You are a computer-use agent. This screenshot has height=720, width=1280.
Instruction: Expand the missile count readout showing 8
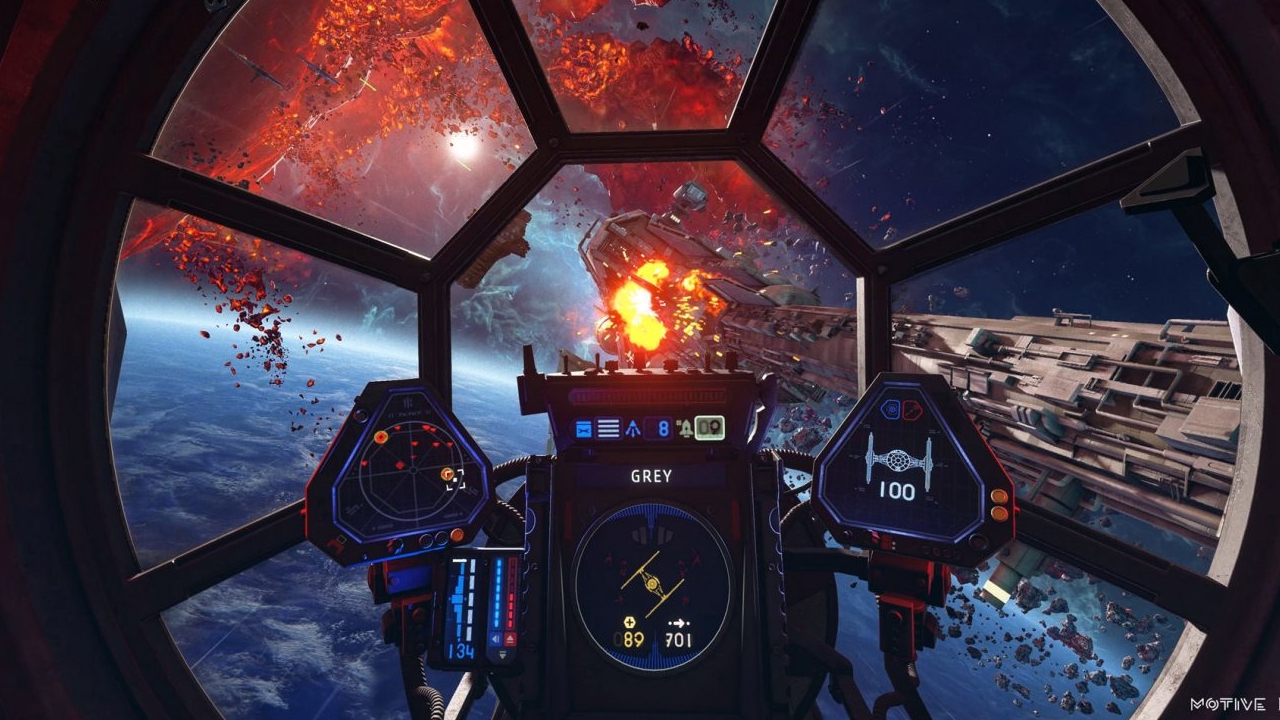pos(663,427)
